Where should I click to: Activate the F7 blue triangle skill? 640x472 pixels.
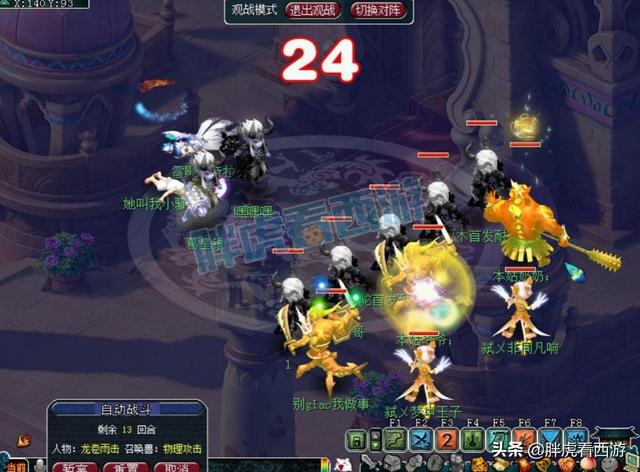tap(551, 440)
